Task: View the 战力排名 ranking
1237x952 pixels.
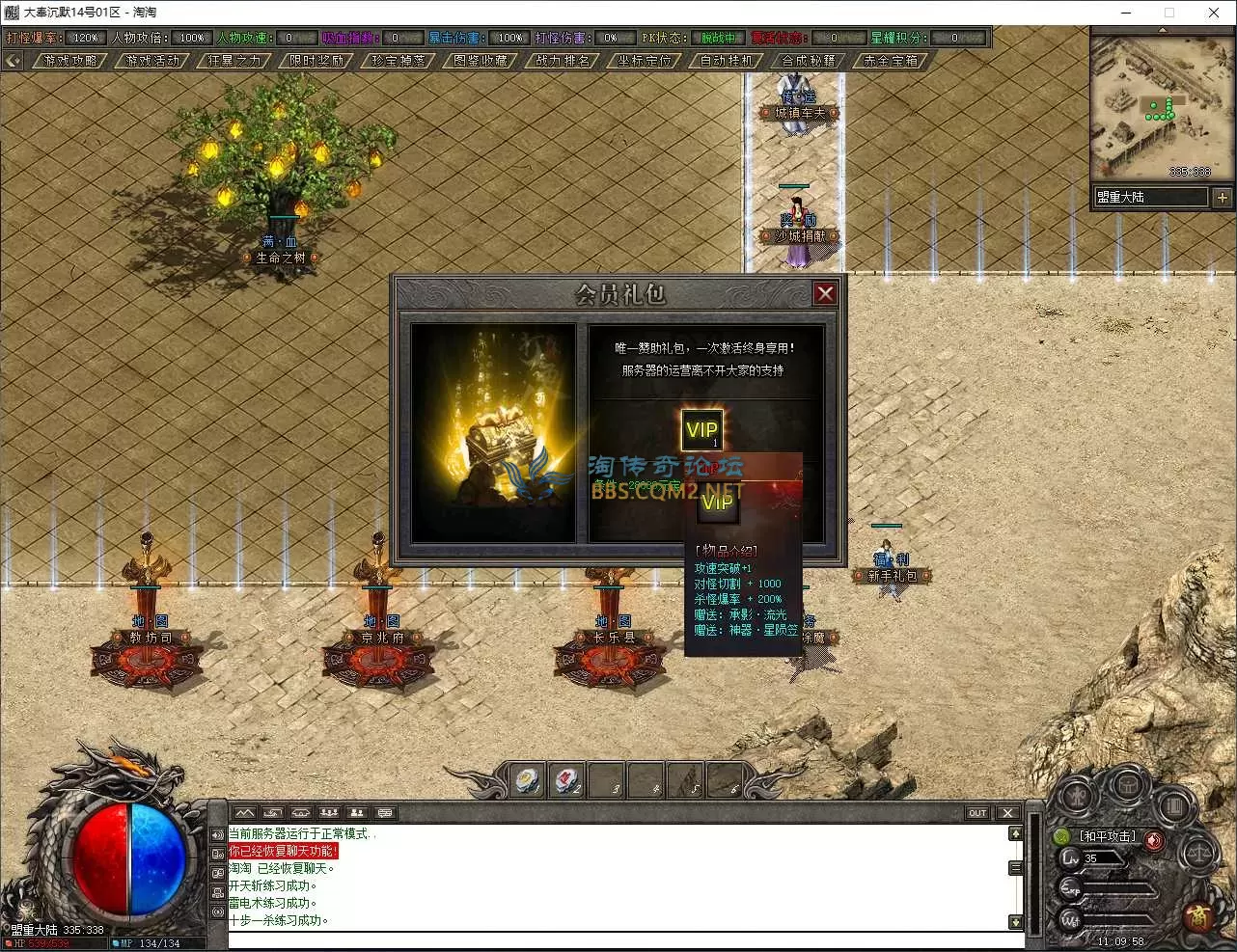Action: pyautogui.click(x=564, y=61)
